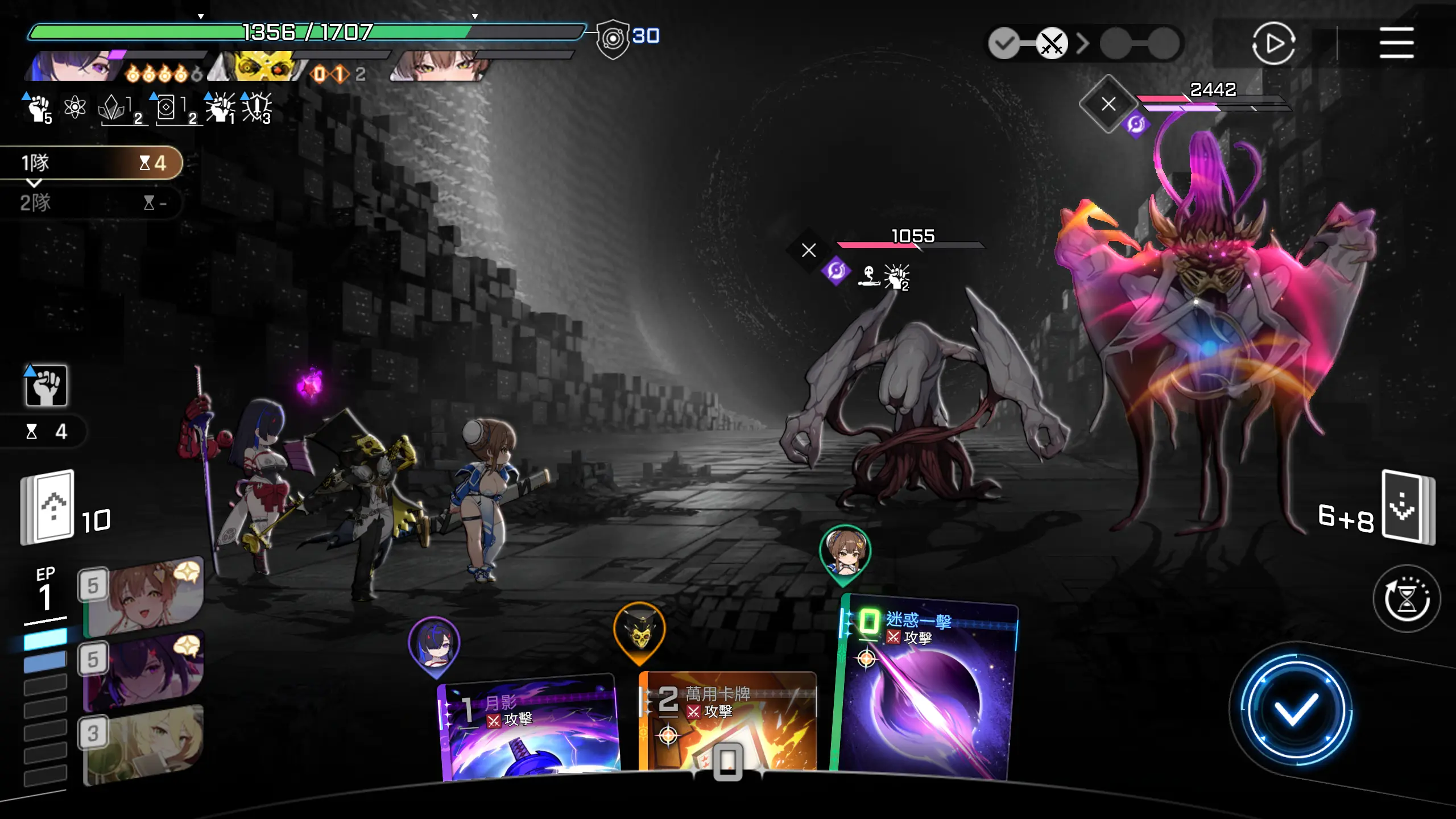The height and width of the screenshot is (819, 1456).
Task: Open the hamburger menu
Action: pos(1396,43)
